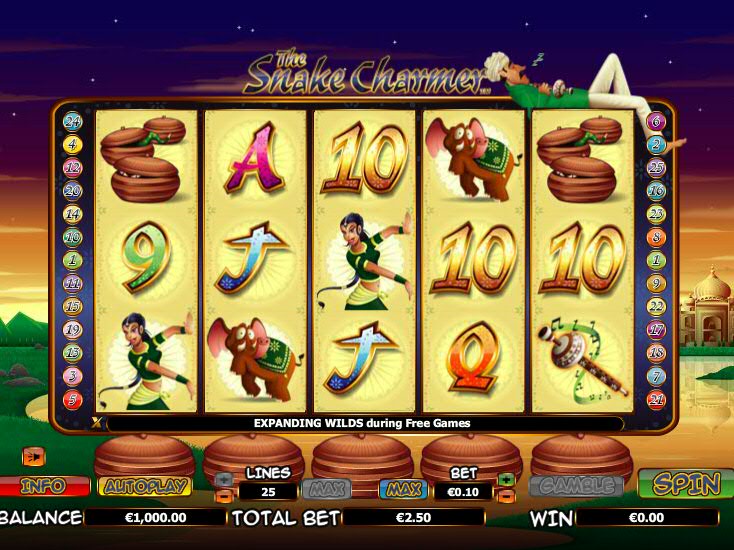The width and height of the screenshot is (734, 550).
Task: Select payline marker 8
Action: tap(656, 238)
